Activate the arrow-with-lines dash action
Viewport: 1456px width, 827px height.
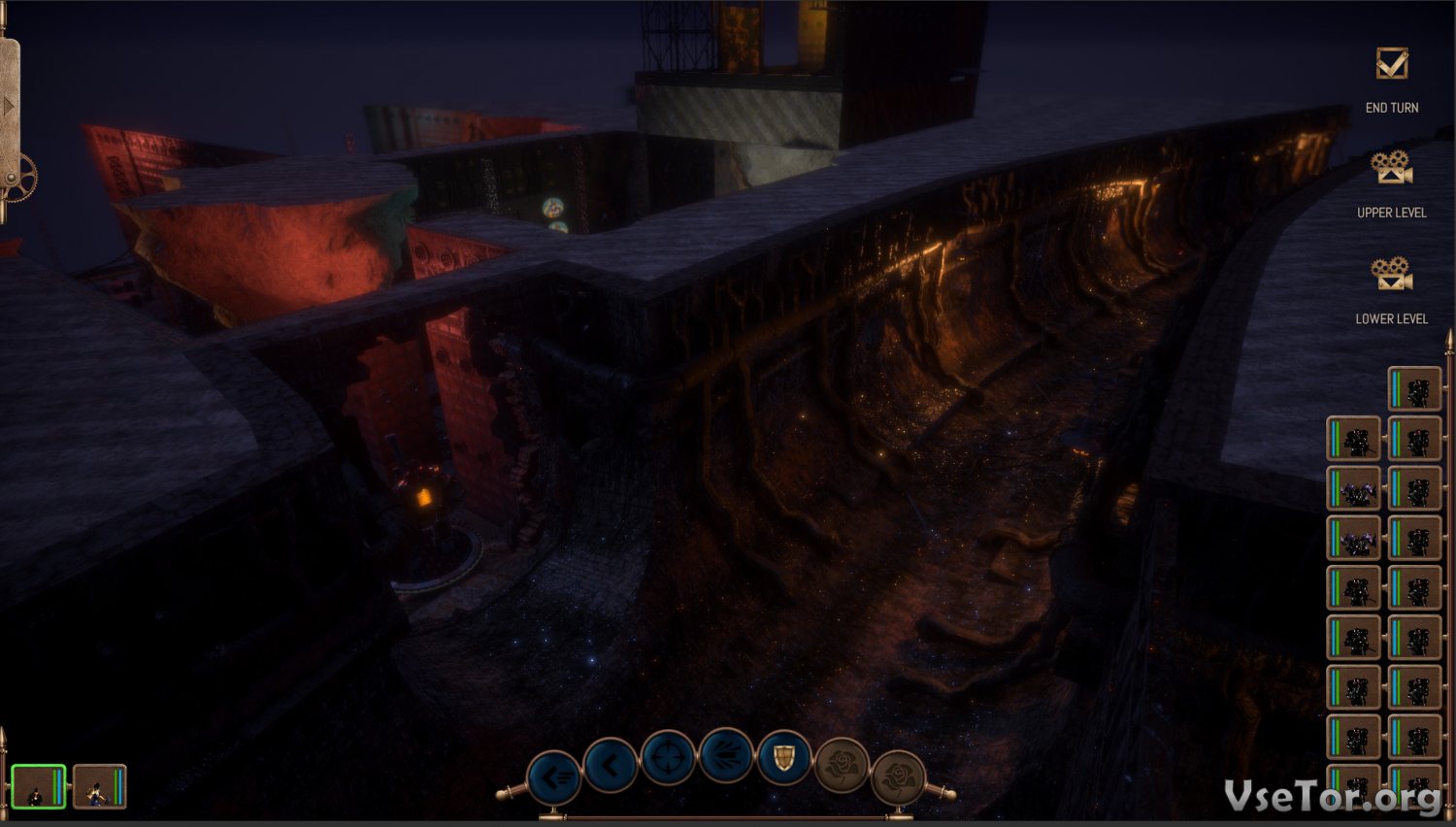pos(554,776)
